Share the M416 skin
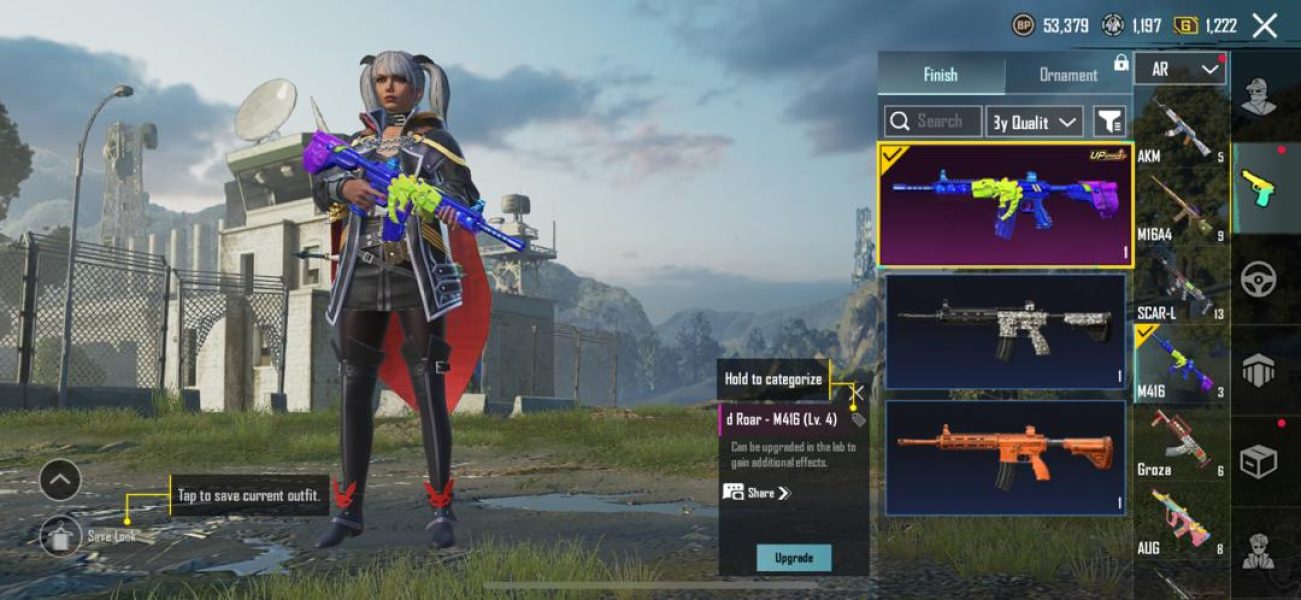This screenshot has height=600, width=1301. [757, 493]
